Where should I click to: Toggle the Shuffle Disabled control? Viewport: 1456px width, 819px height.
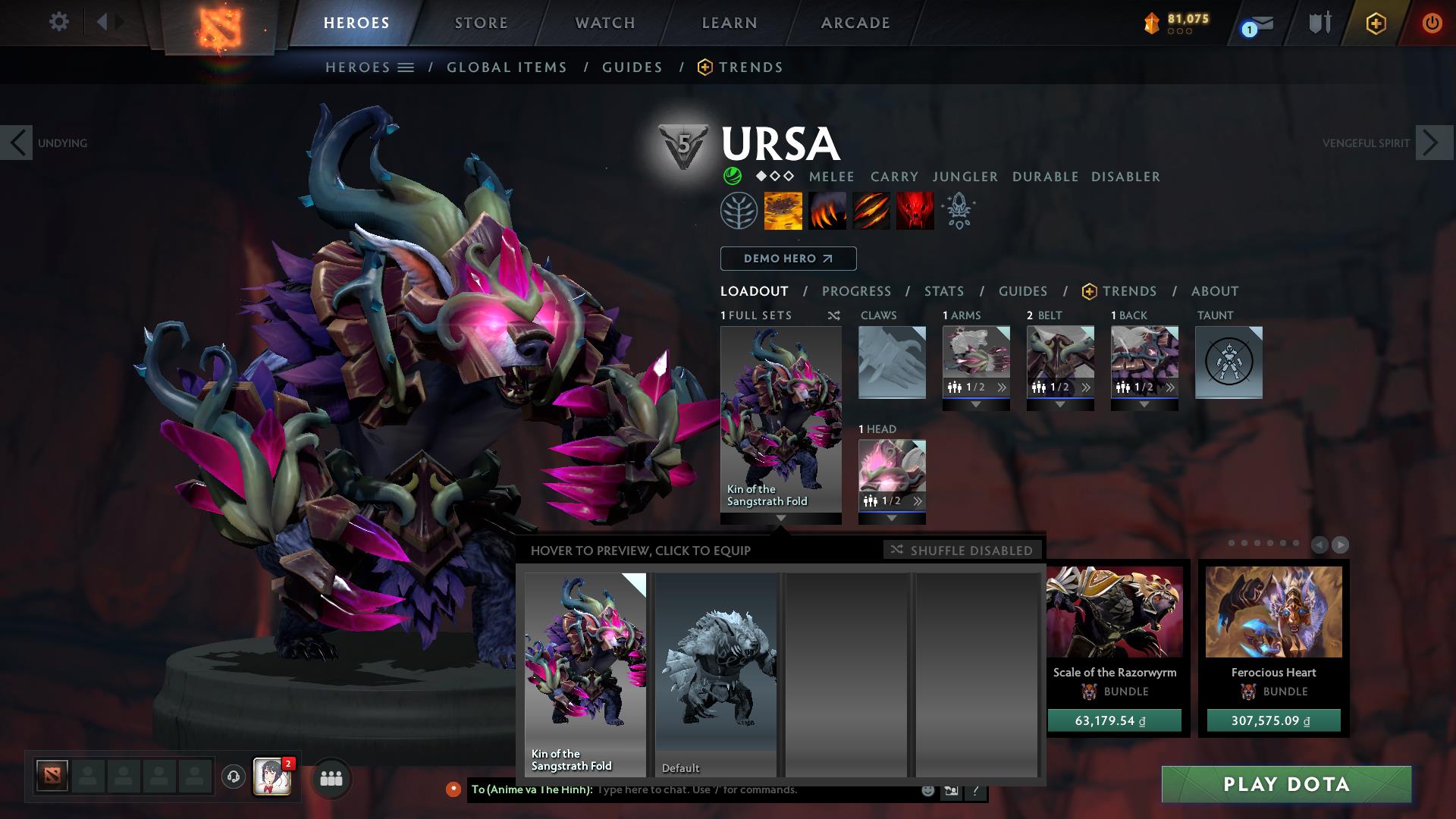click(962, 551)
